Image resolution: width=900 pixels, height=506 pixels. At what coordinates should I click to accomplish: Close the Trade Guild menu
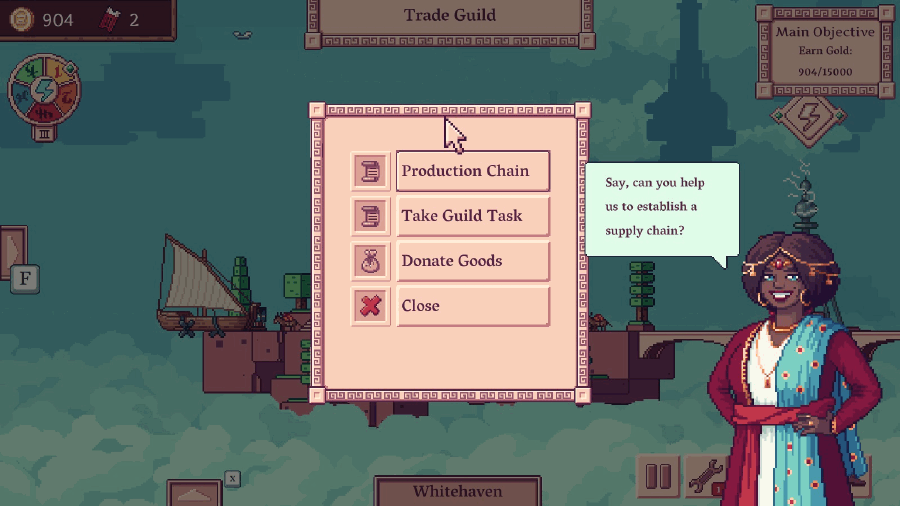473,306
